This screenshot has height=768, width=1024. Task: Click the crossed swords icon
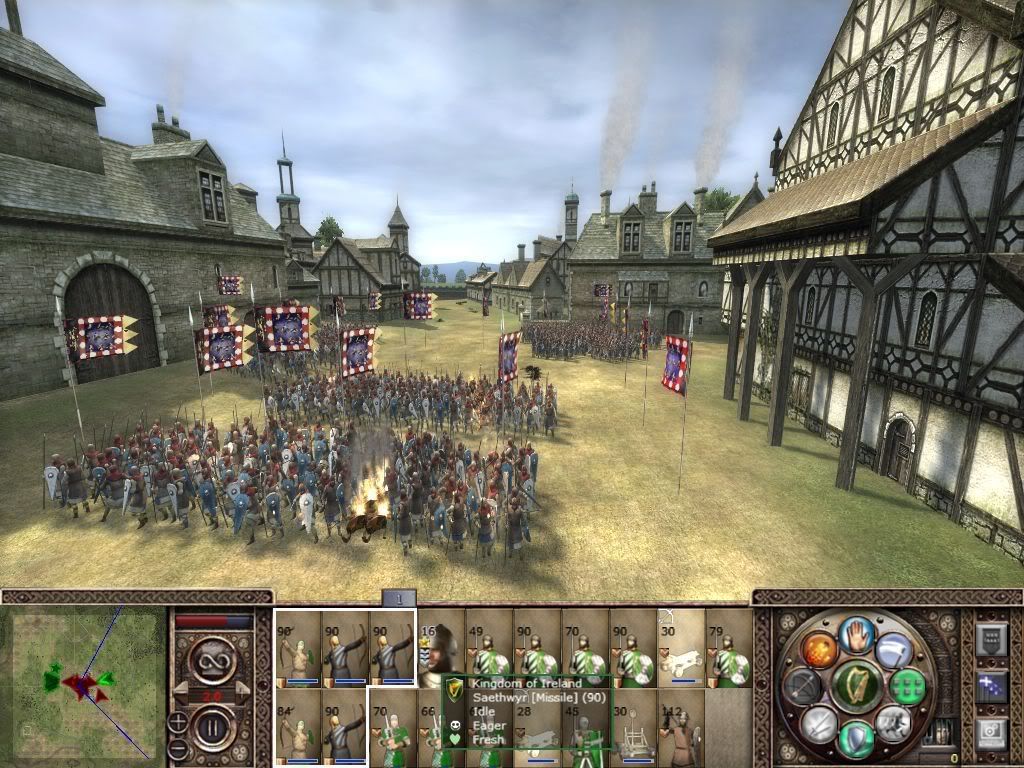click(819, 723)
